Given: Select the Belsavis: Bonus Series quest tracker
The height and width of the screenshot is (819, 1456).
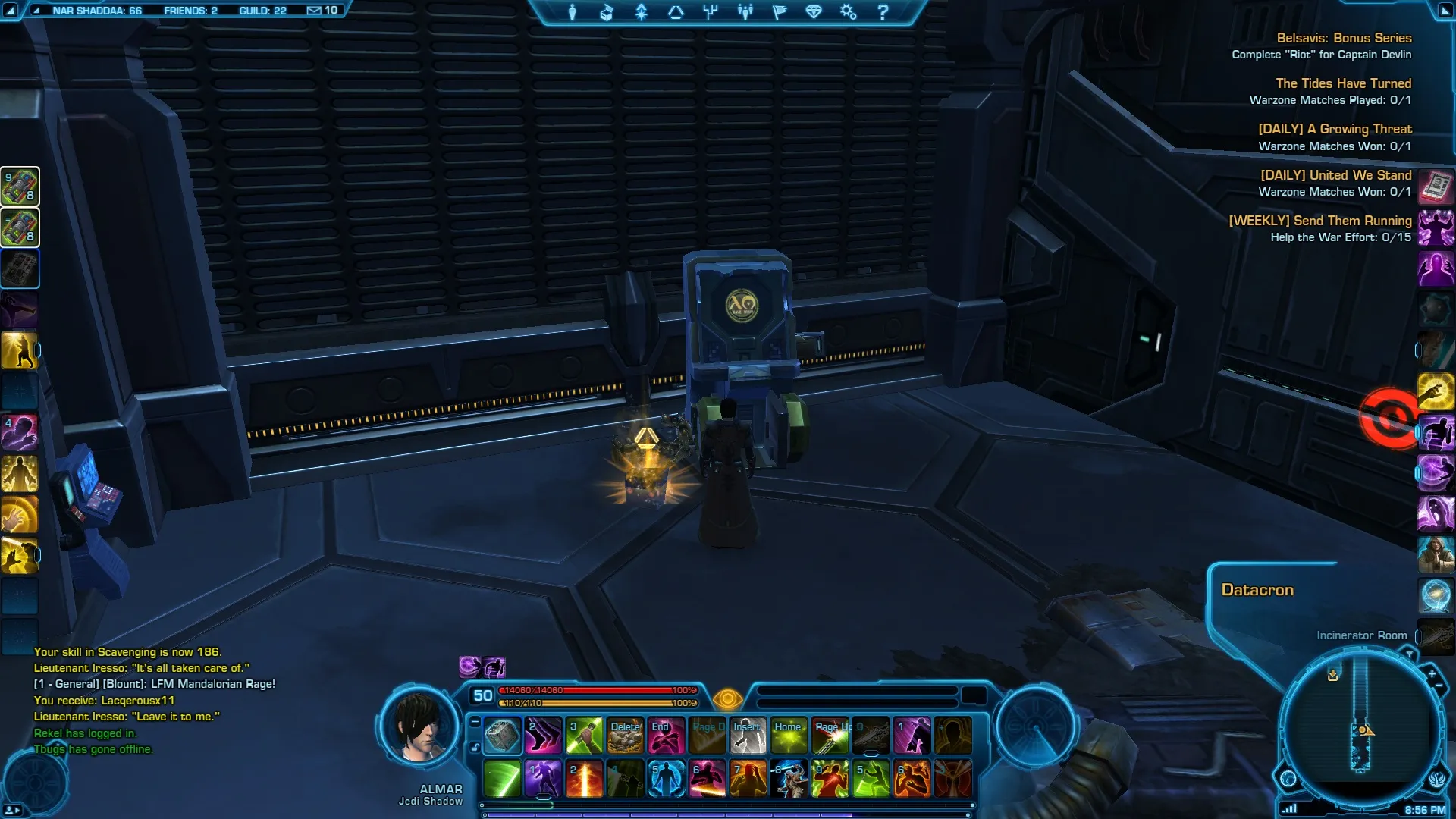Looking at the screenshot, I should pyautogui.click(x=1343, y=38).
